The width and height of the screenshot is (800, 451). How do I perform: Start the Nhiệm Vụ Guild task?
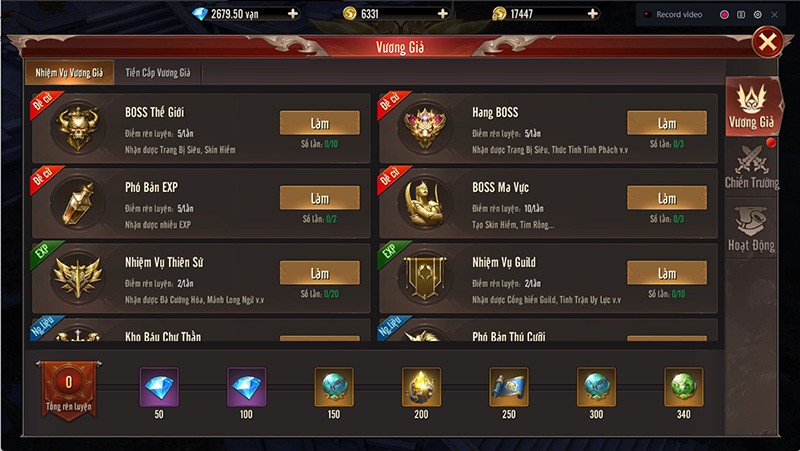pos(666,273)
